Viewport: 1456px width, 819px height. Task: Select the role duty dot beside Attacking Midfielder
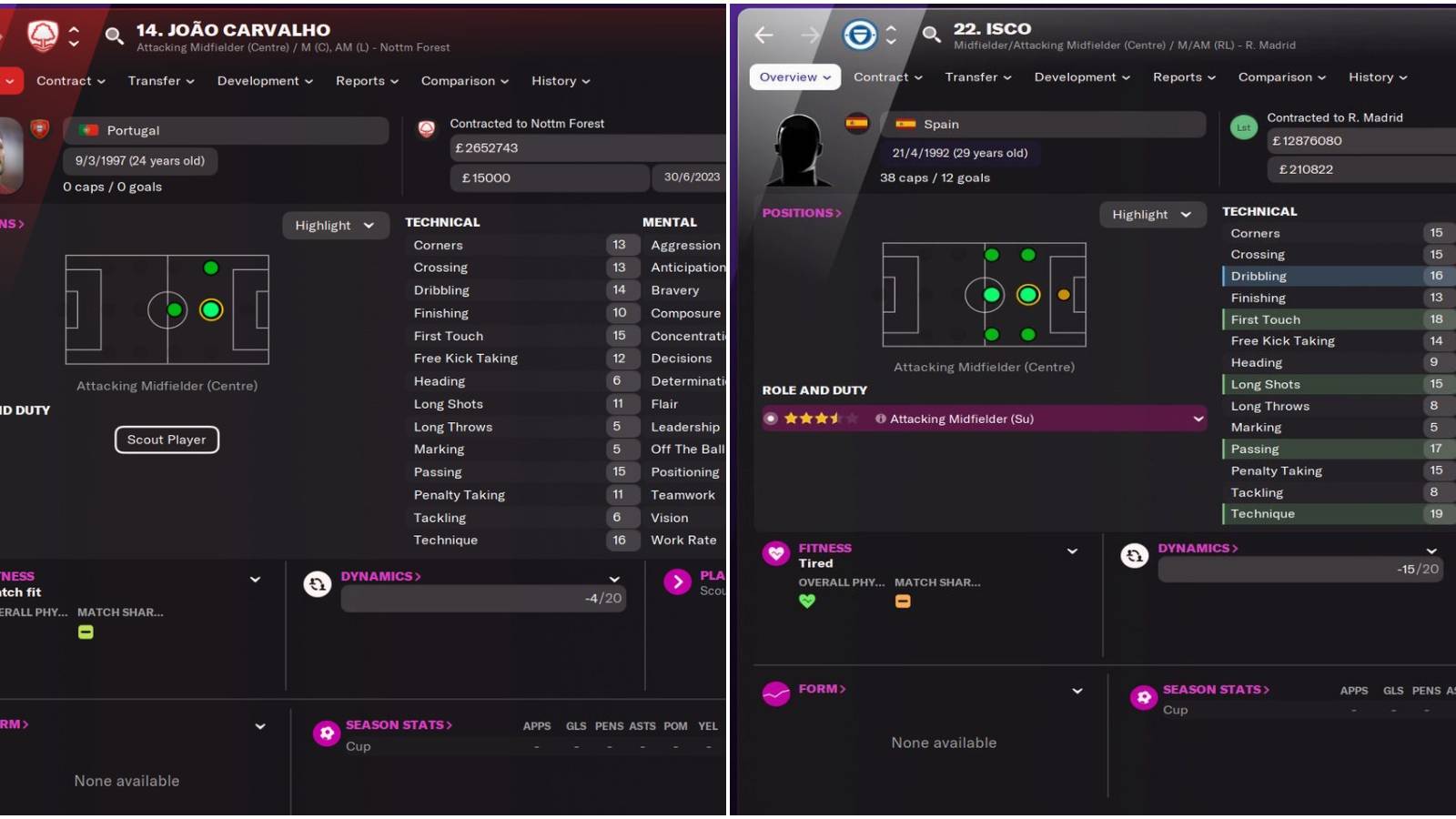772,419
